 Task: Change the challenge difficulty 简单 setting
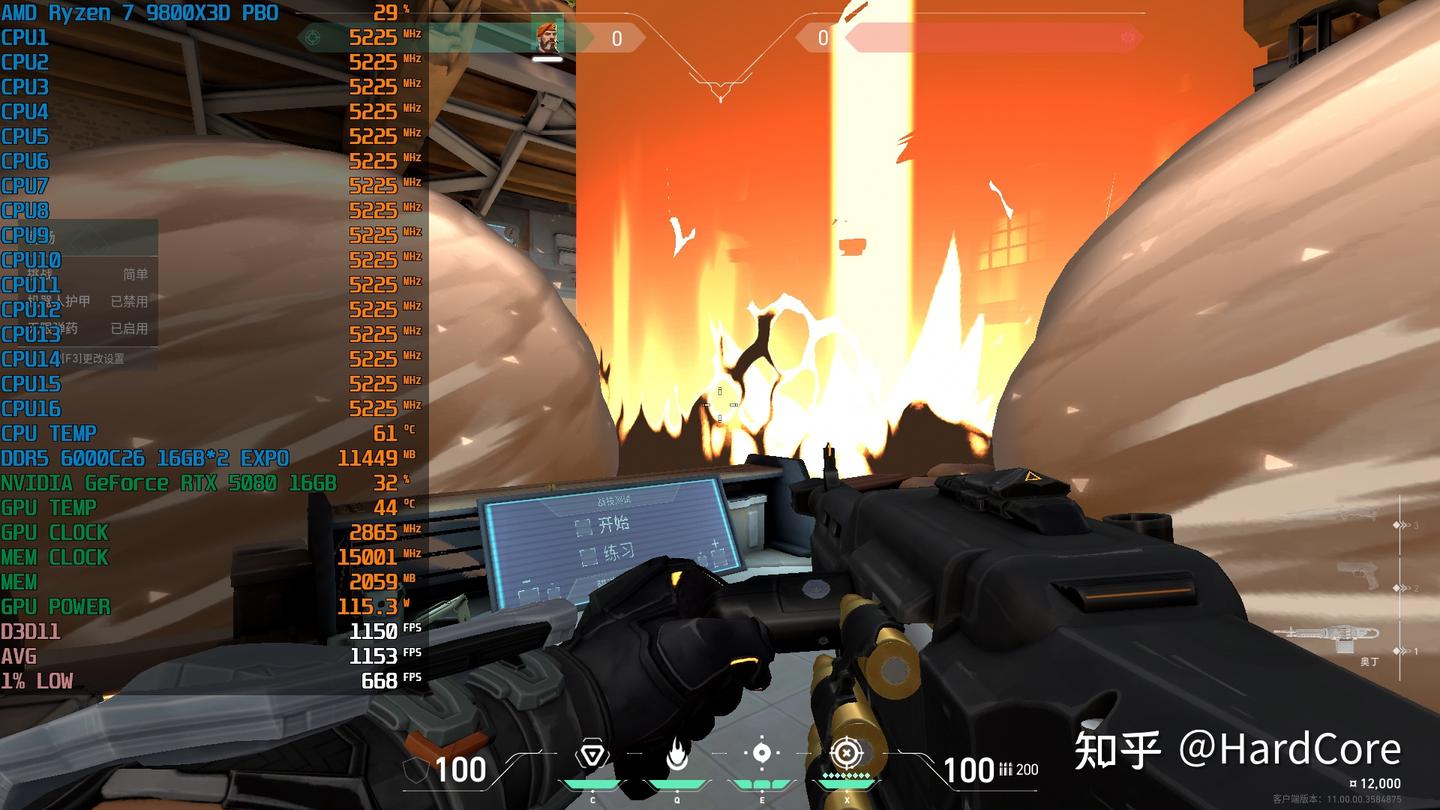click(x=135, y=274)
